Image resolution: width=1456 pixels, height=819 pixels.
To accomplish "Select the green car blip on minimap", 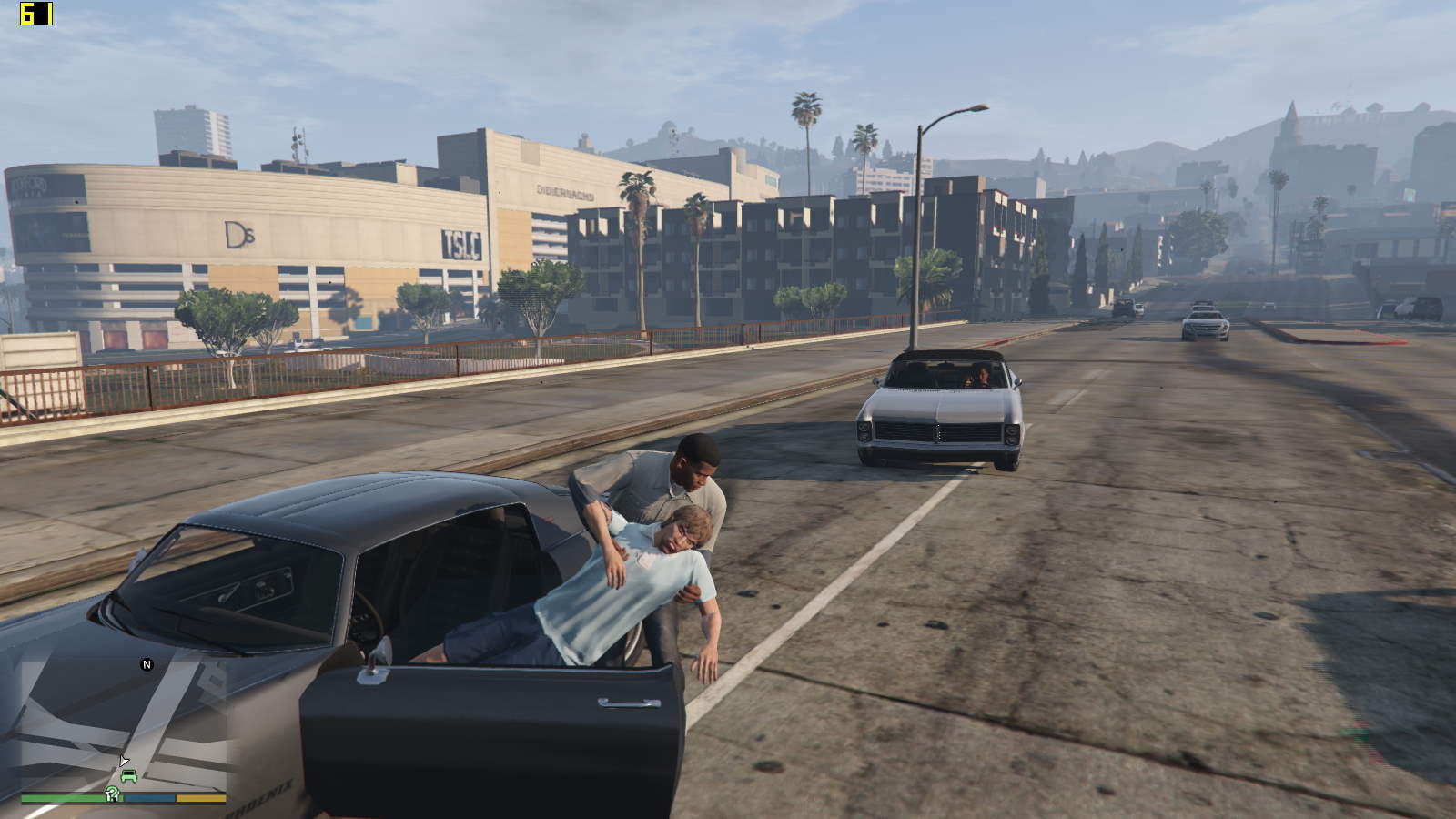I will pyautogui.click(x=128, y=776).
